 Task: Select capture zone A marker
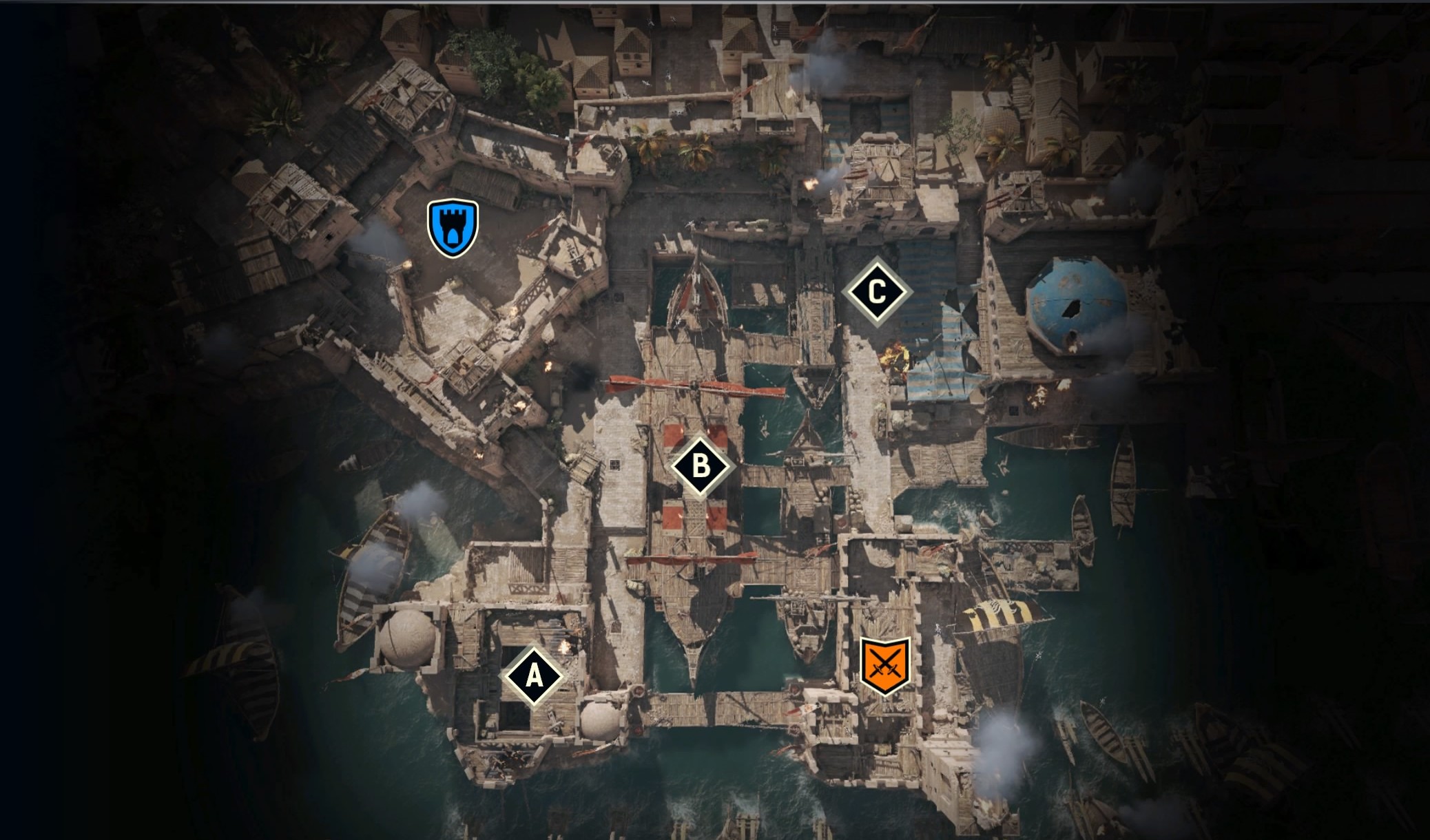click(x=534, y=676)
